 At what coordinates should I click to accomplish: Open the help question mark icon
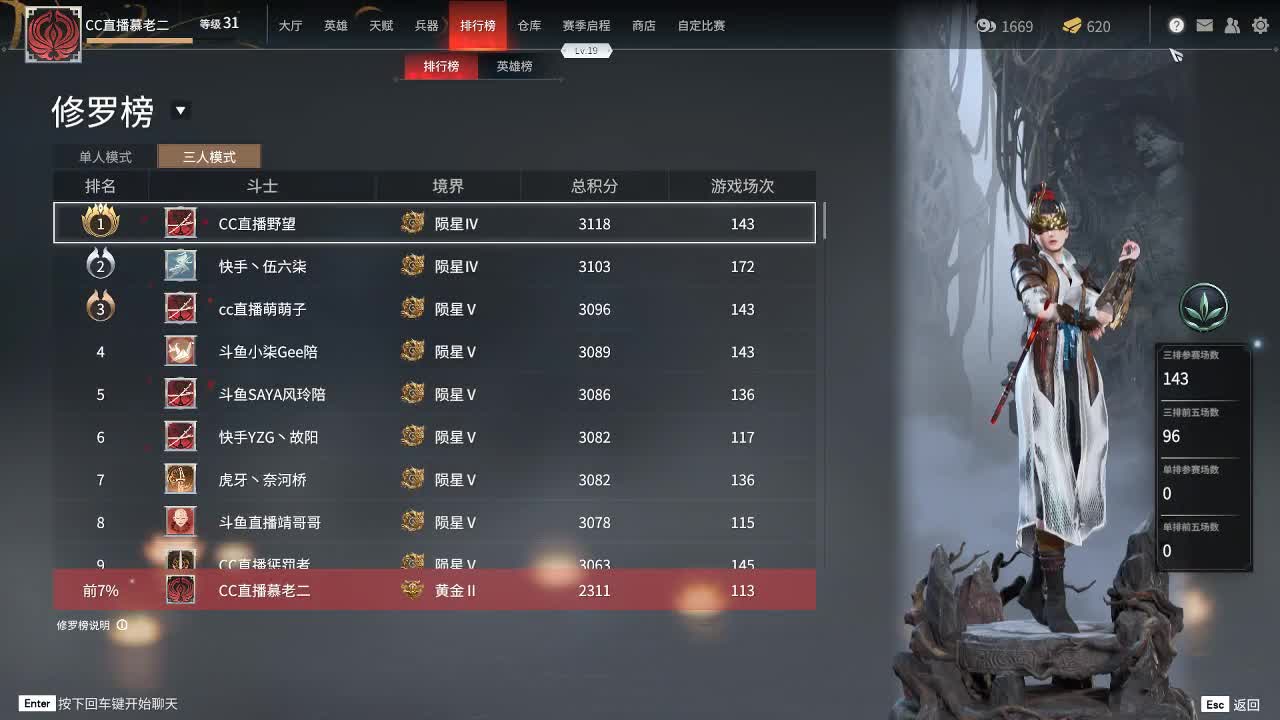[1176, 25]
